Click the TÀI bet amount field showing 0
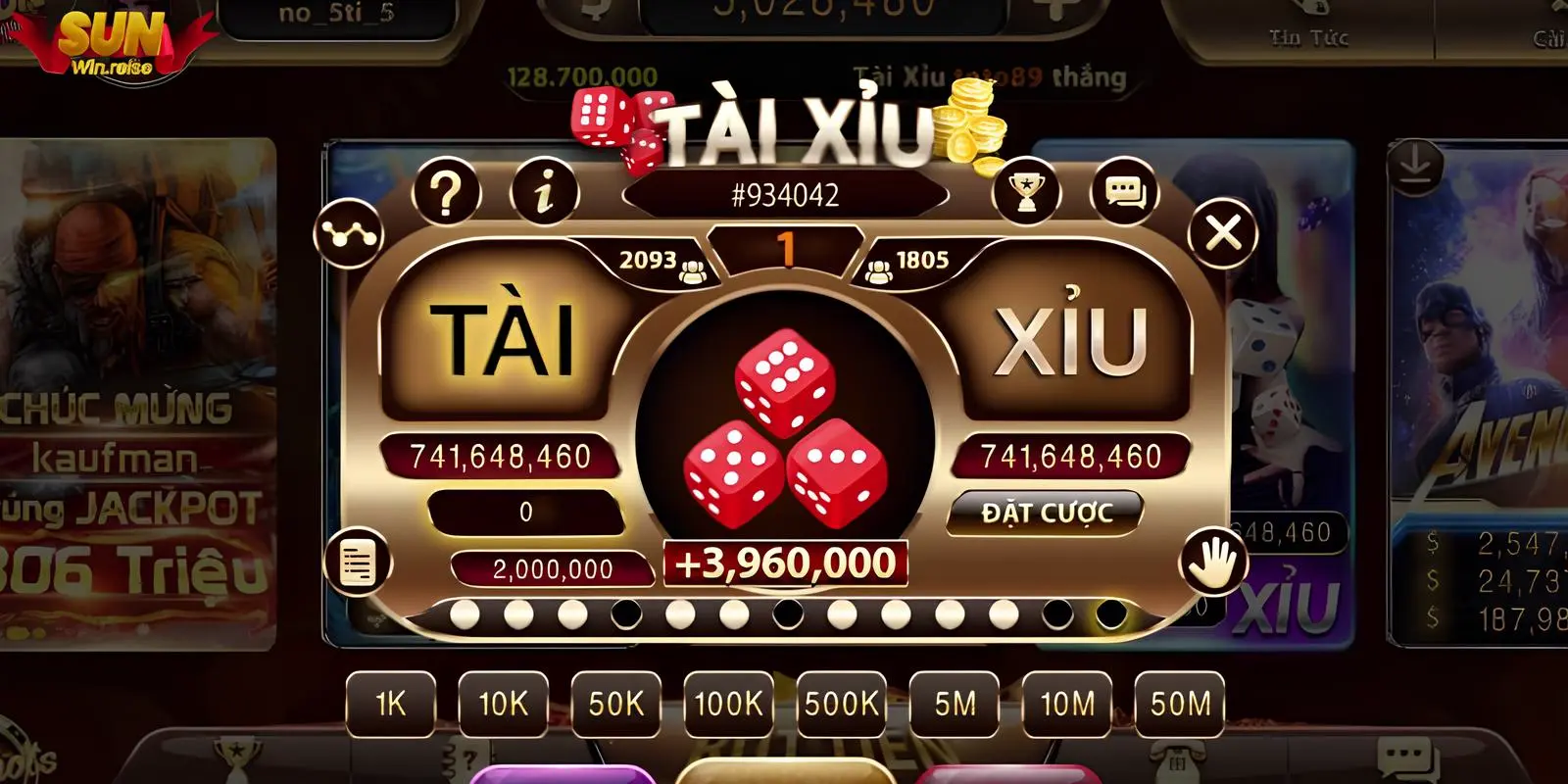 tap(526, 512)
